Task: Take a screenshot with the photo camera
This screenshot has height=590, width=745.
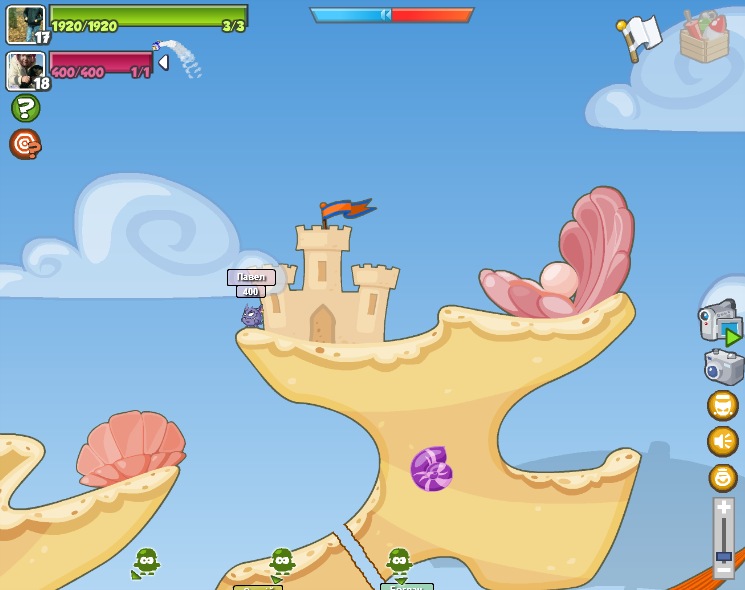Action: point(723,367)
